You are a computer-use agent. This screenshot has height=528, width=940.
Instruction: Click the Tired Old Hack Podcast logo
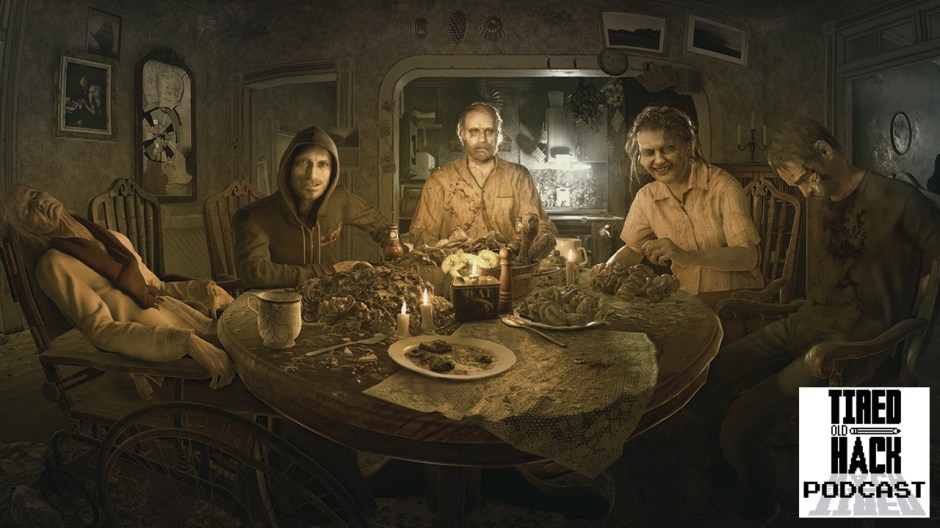coord(863,452)
